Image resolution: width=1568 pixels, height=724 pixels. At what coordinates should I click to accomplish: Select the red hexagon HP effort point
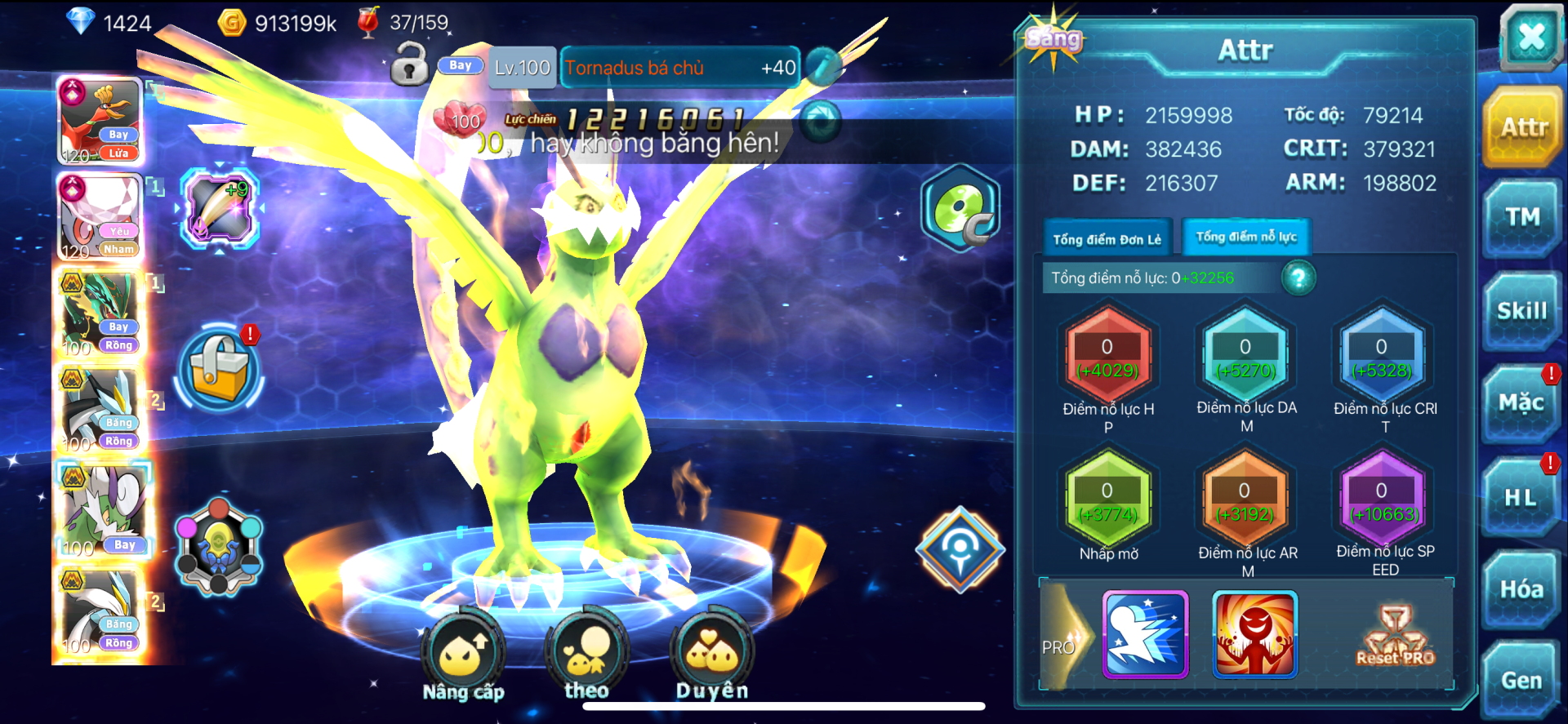[x=1107, y=357]
